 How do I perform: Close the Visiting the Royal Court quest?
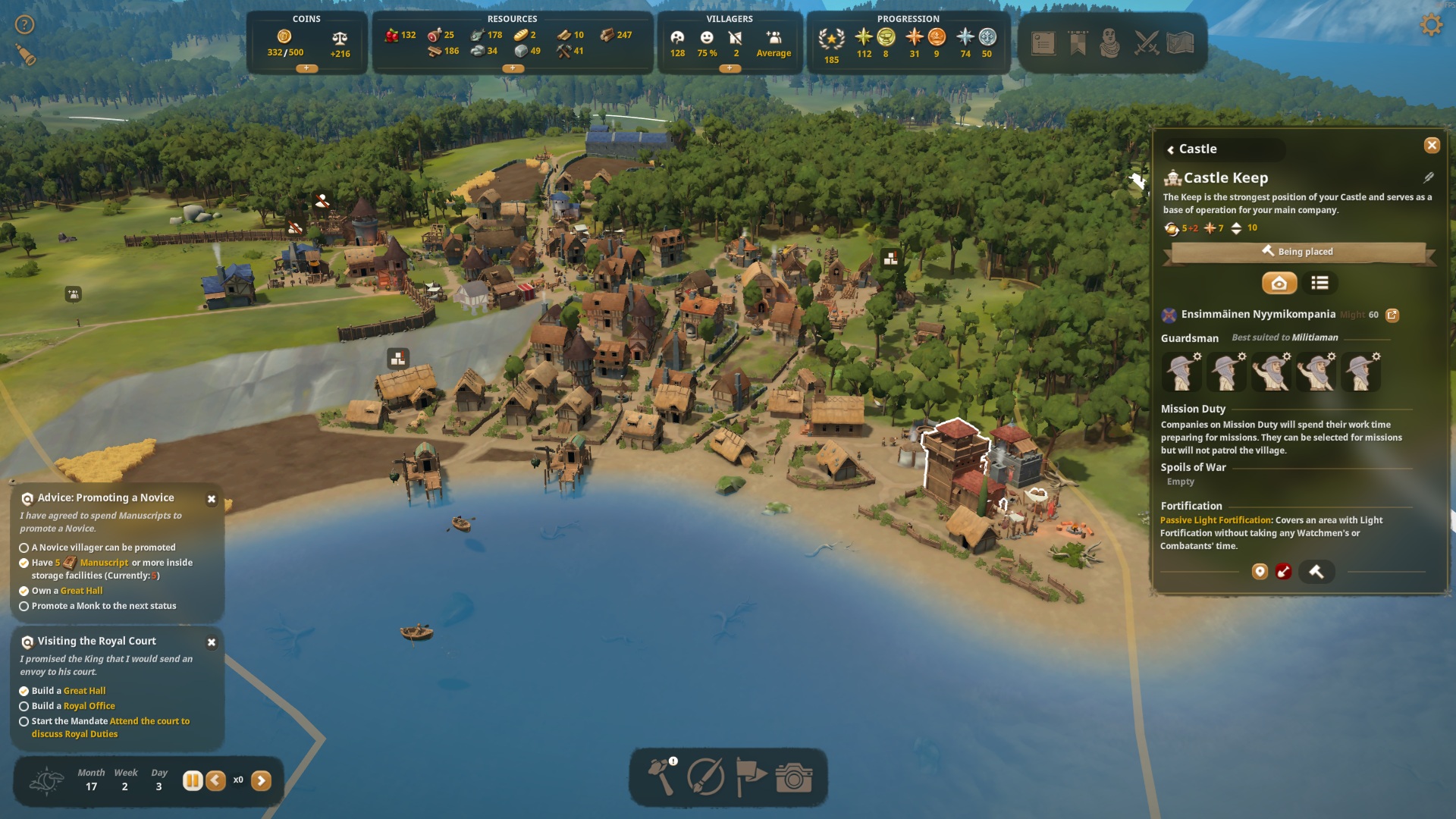[x=212, y=642]
